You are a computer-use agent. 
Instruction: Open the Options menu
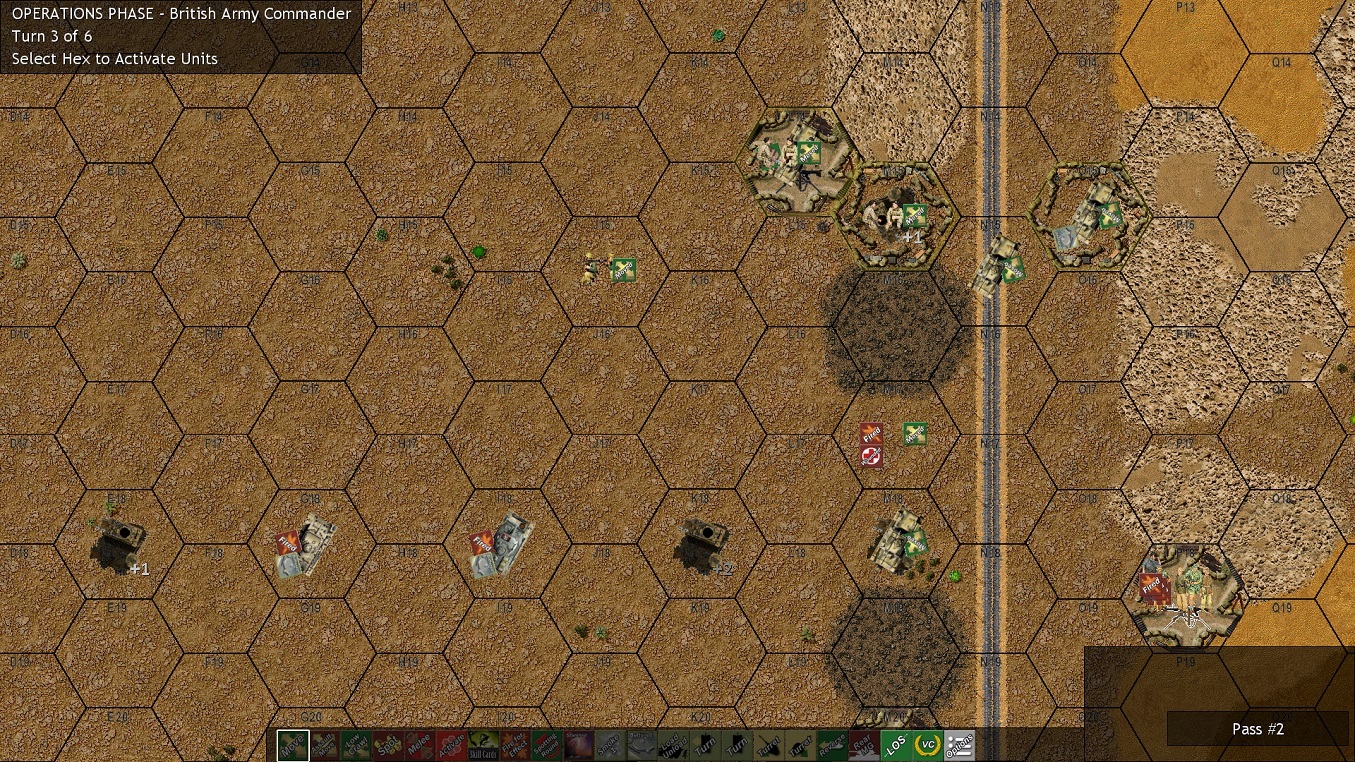coord(958,744)
